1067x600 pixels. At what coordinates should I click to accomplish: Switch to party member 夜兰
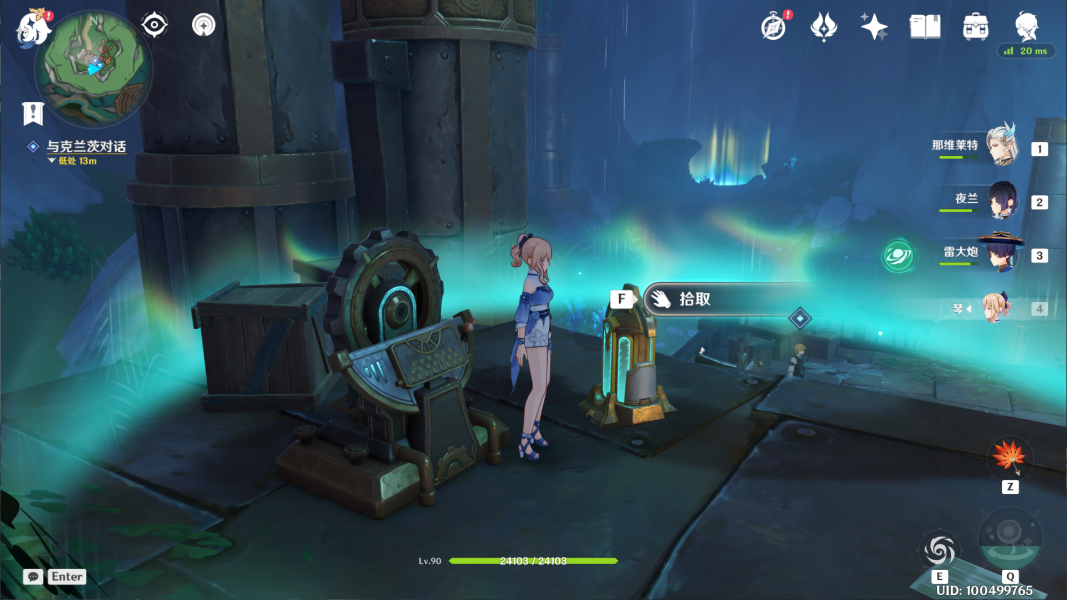(x=1000, y=200)
